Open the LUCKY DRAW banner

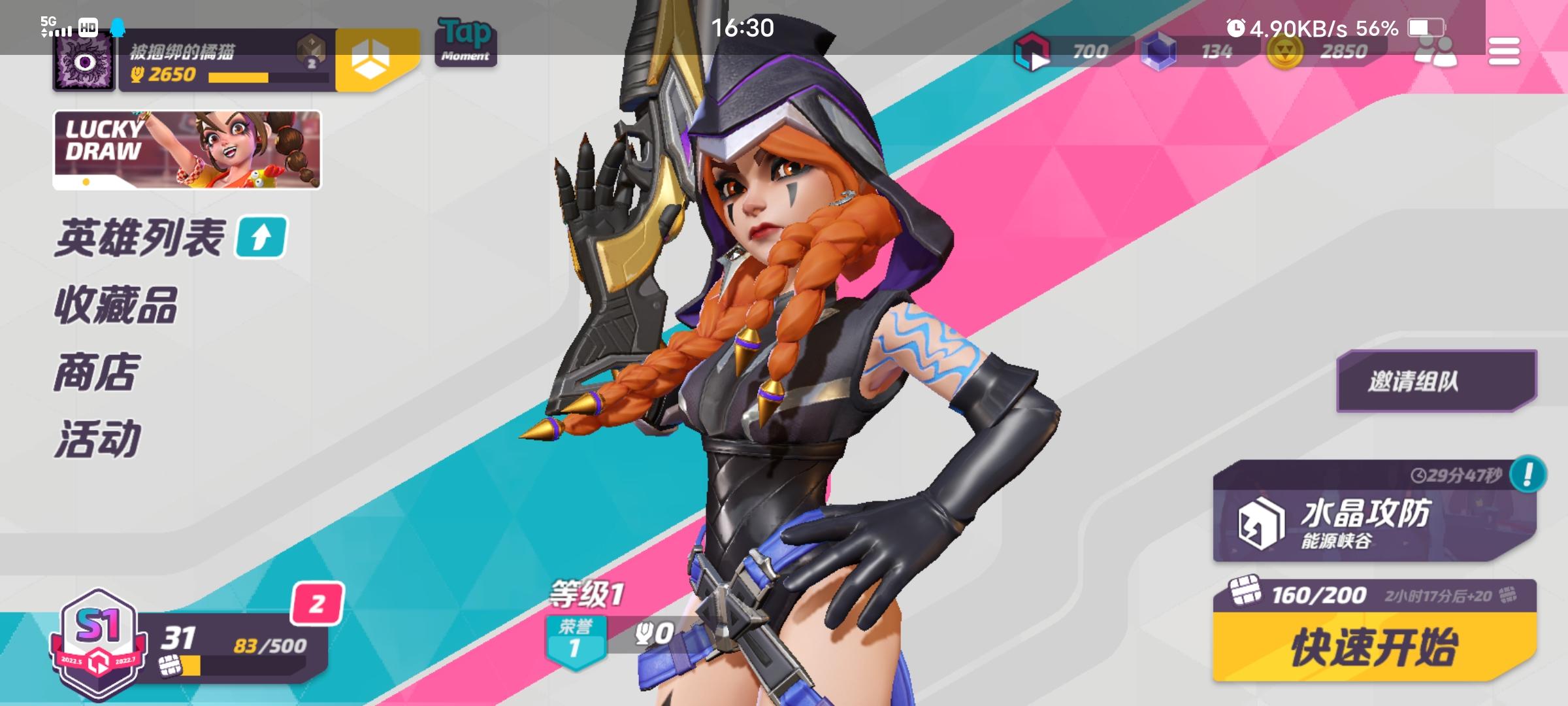[x=188, y=150]
